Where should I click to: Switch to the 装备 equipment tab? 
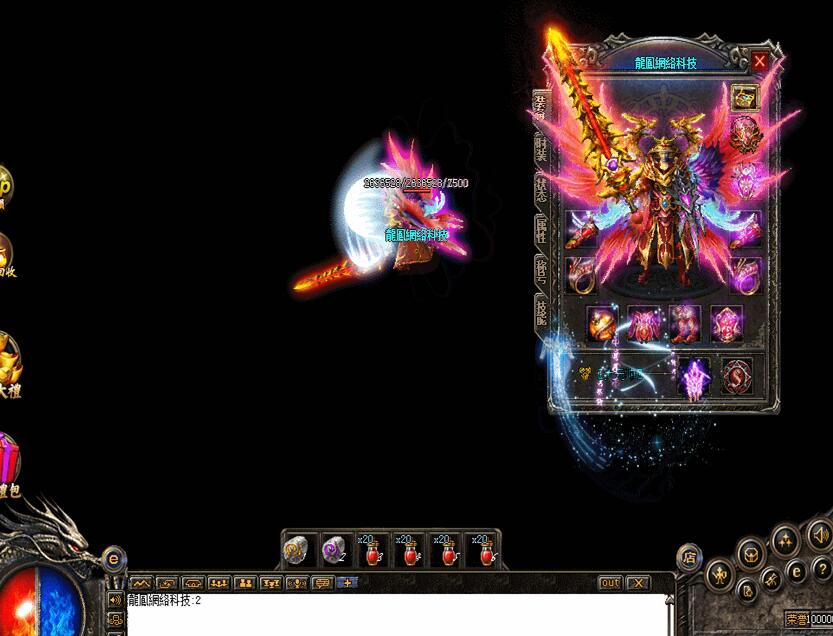pos(541,106)
